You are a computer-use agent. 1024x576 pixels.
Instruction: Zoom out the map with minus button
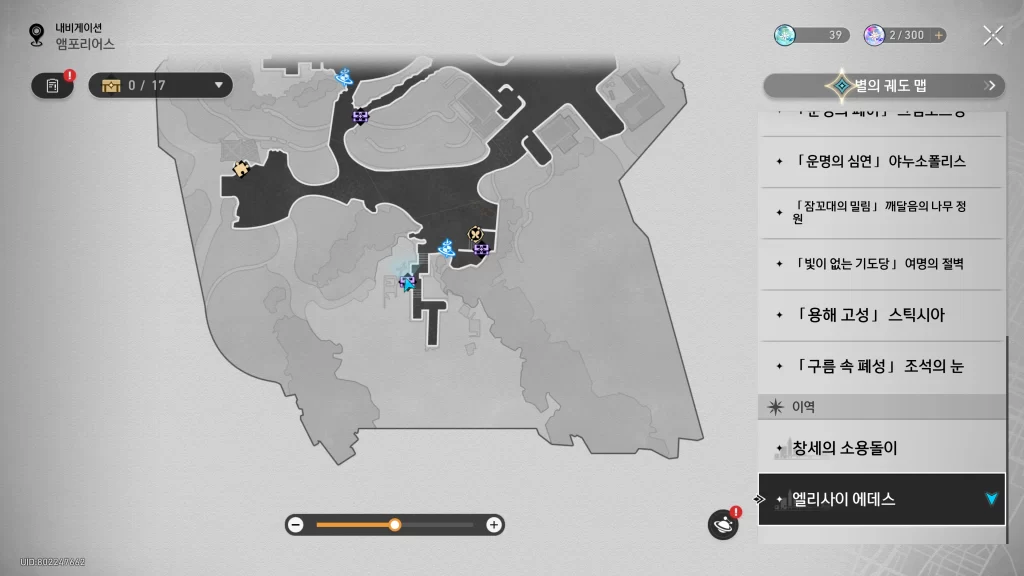pyautogui.click(x=295, y=524)
